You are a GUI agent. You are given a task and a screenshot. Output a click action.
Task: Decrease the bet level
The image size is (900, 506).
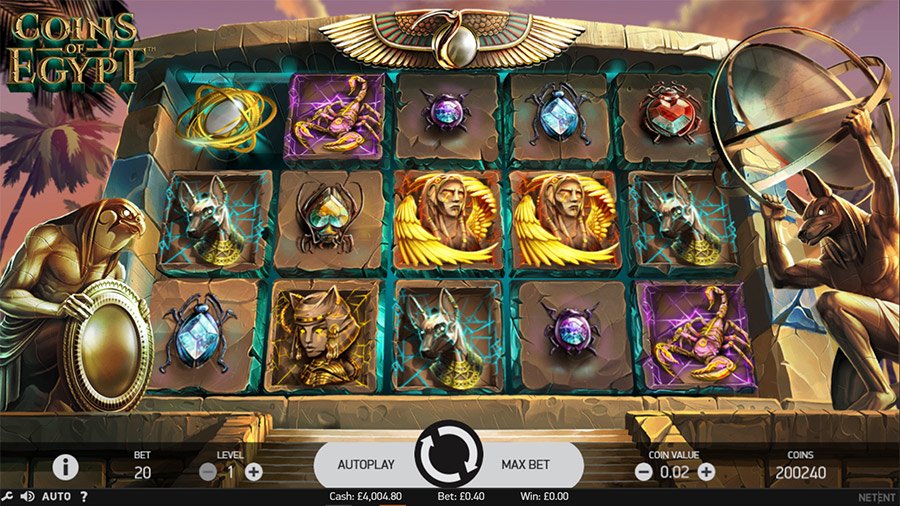click(208, 472)
